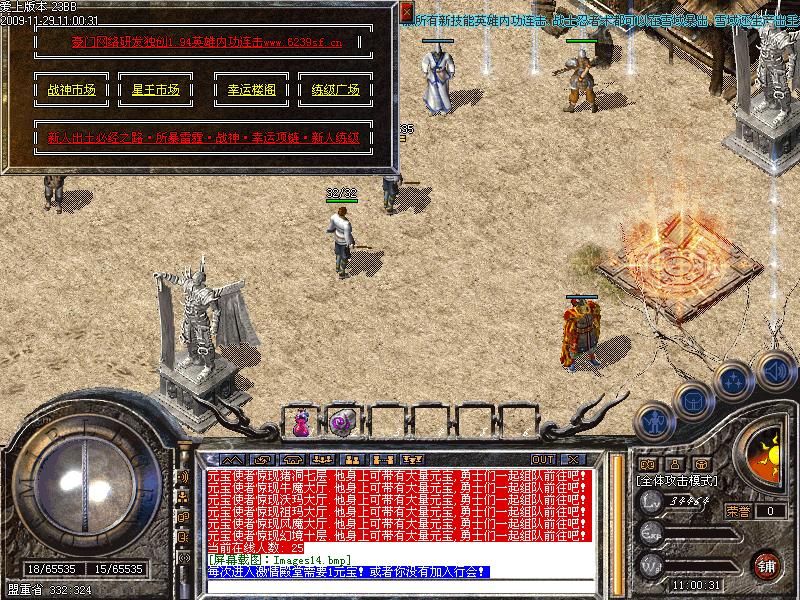Open the character figure orb
Viewport: 800px width, 600px height.
(x=655, y=421)
